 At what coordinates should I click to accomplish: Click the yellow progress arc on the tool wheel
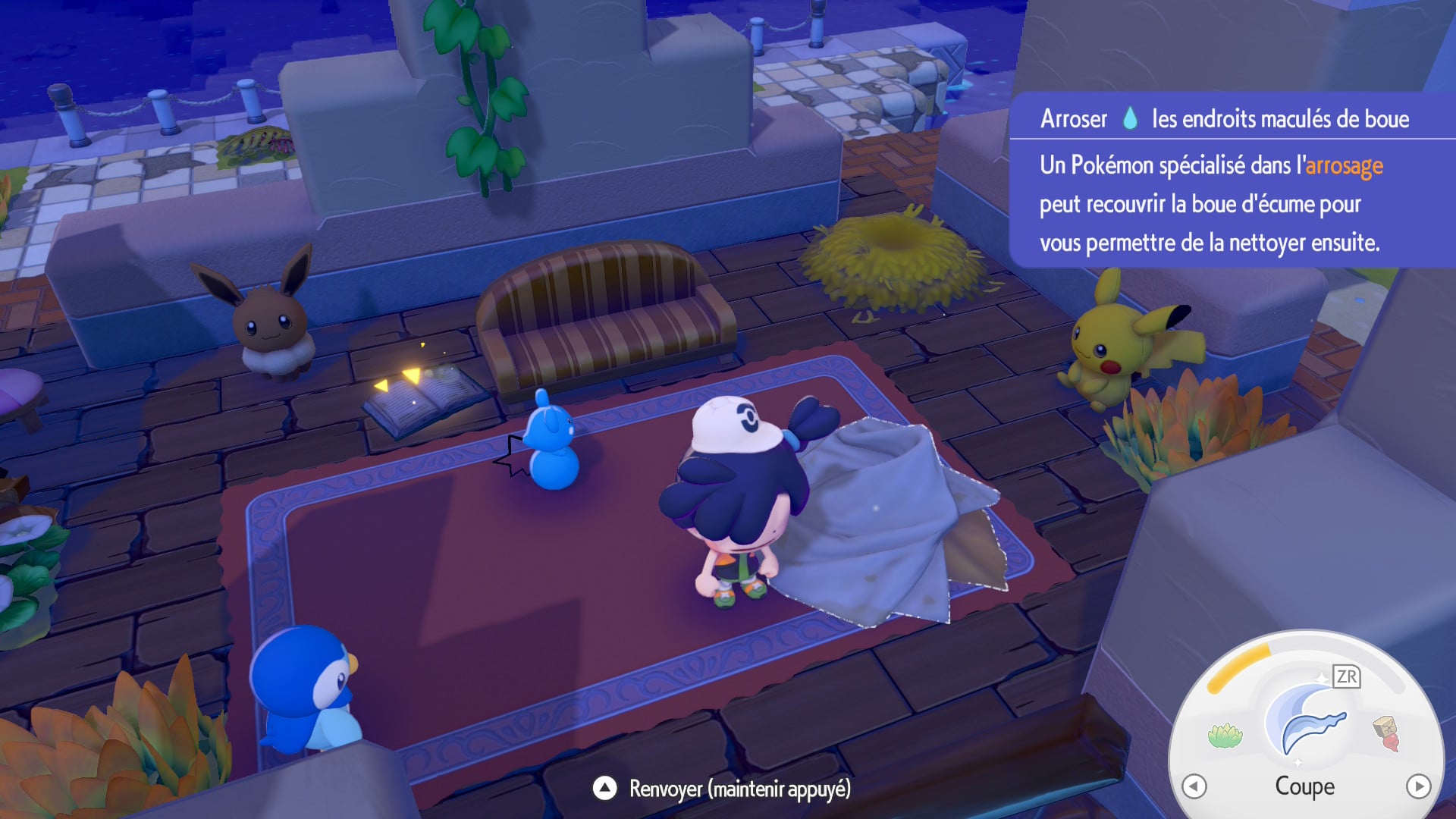click(x=1238, y=667)
